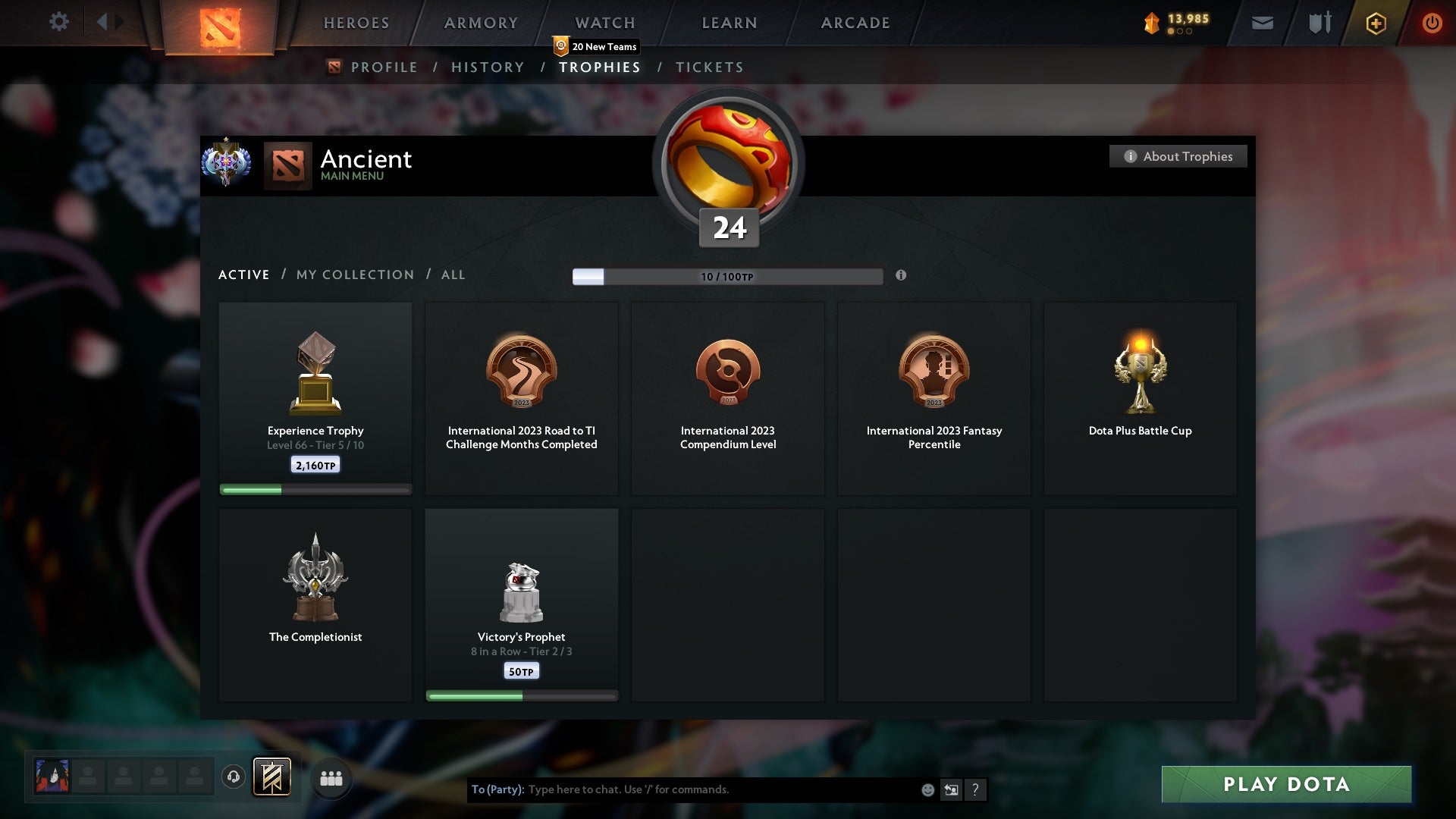Viewport: 1456px width, 819px height.
Task: Click the PLAY DOTA button
Action: pyautogui.click(x=1285, y=785)
